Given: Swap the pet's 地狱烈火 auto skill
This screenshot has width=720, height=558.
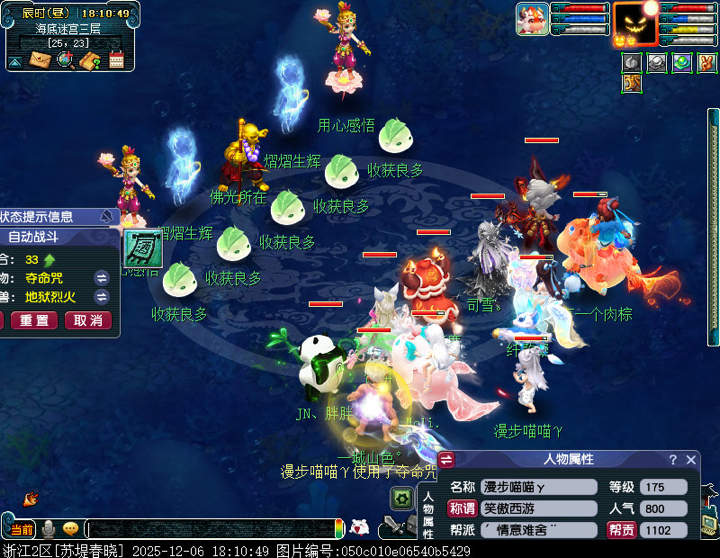Looking at the screenshot, I should (102, 297).
